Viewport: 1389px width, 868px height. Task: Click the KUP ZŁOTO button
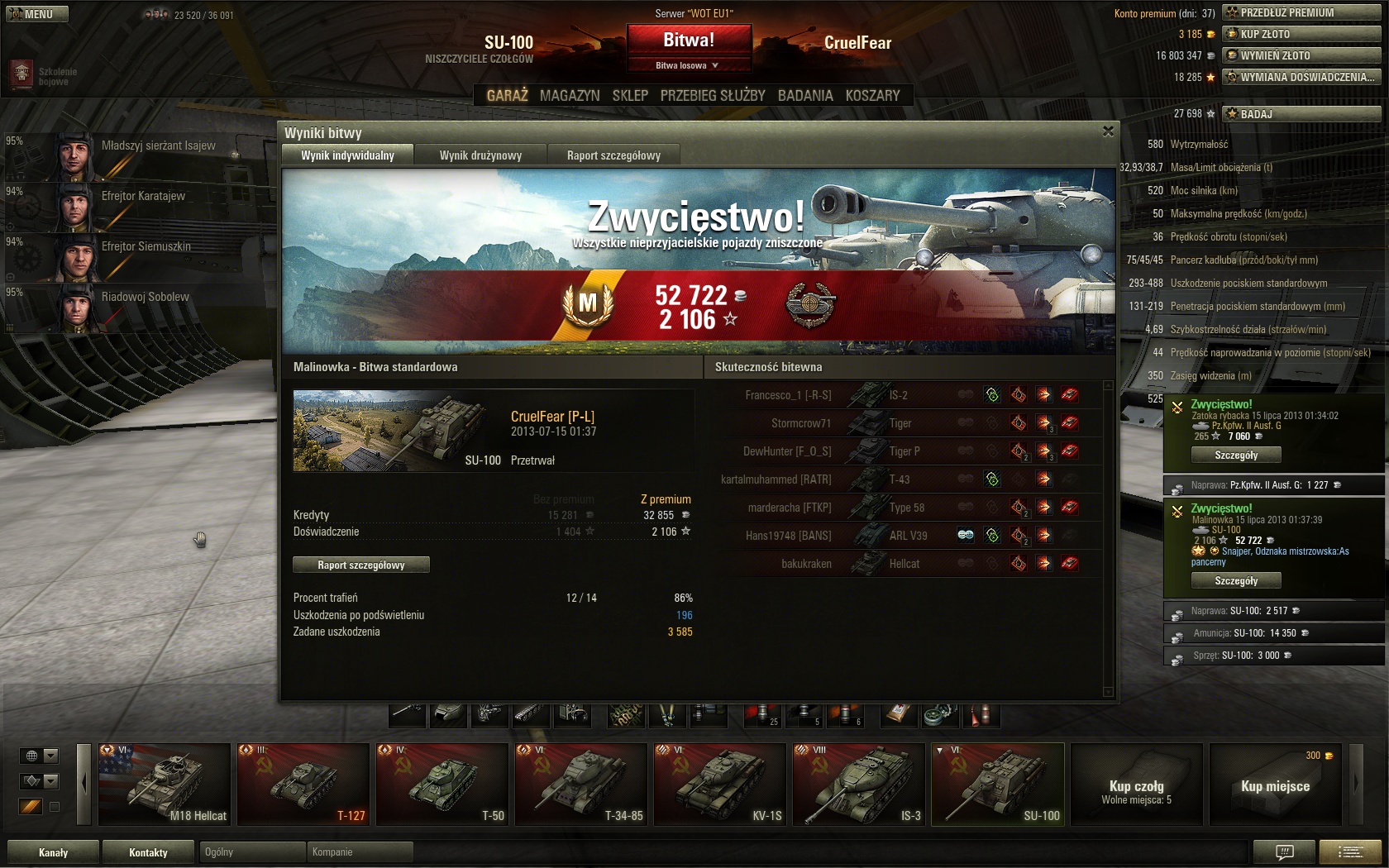click(x=1301, y=34)
